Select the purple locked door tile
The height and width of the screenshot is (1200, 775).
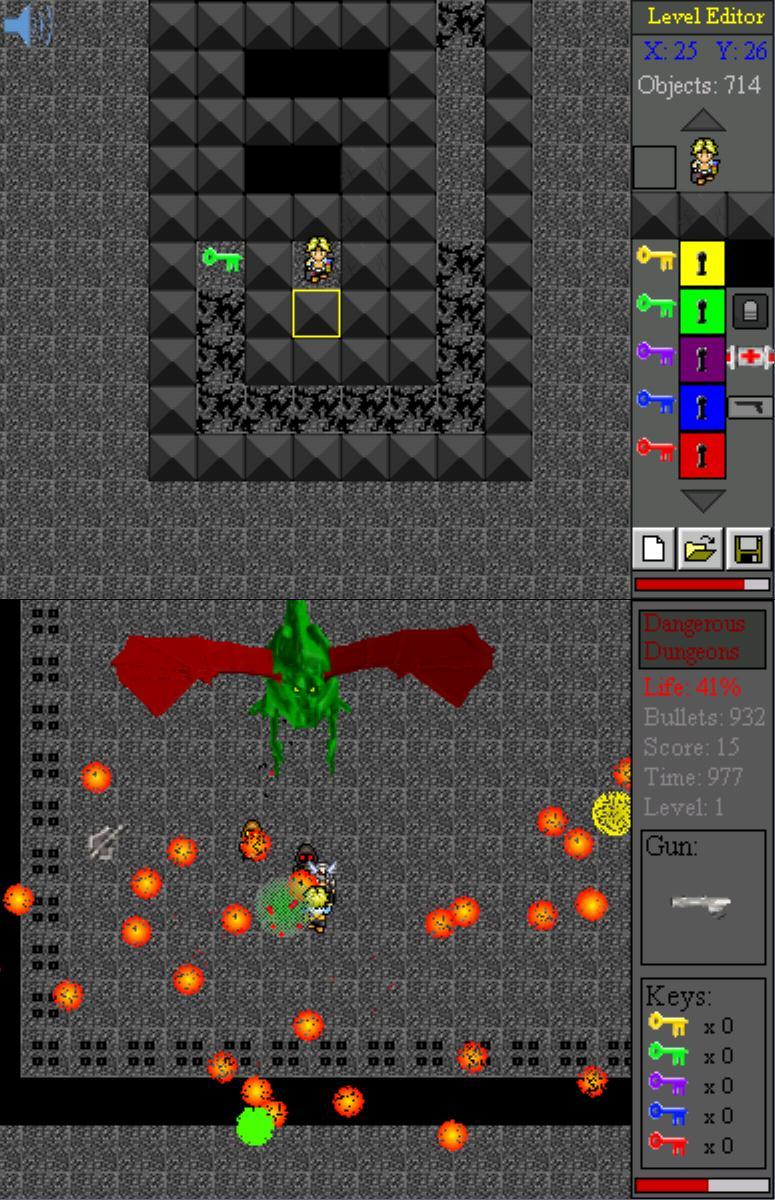click(x=702, y=359)
